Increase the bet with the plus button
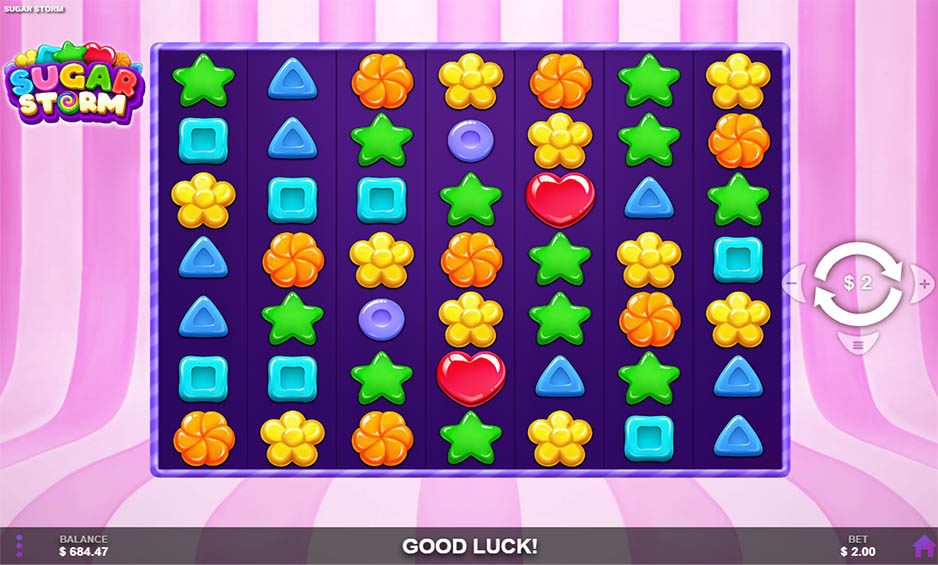Viewport: 938px width, 565px height. pos(924,284)
